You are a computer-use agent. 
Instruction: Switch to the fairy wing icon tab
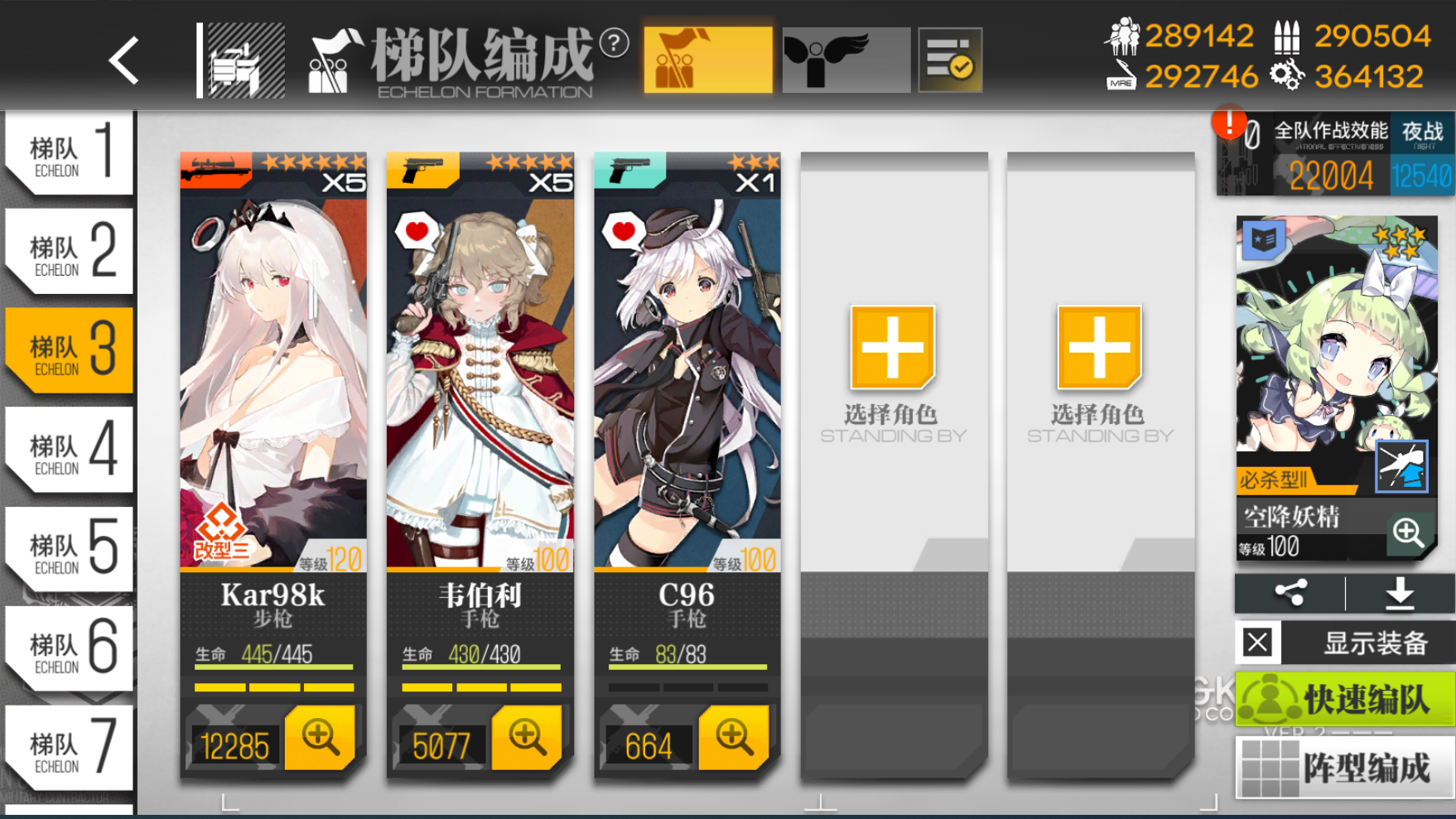point(845,58)
